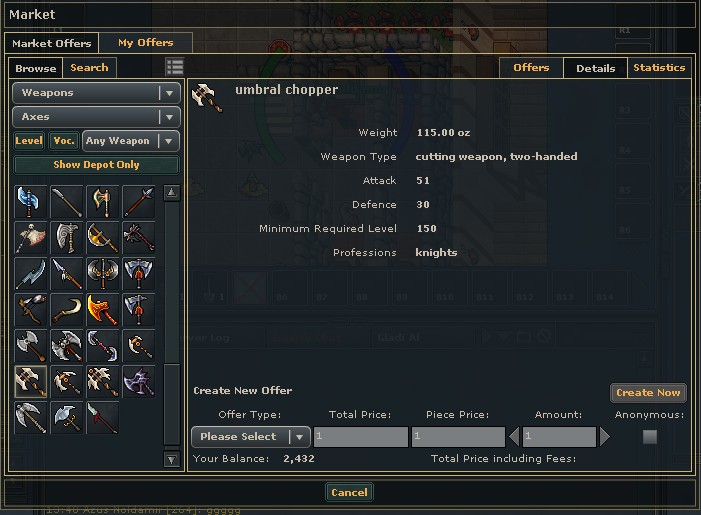The height and width of the screenshot is (515, 701).
Task: Click the Create Now button
Action: 648,393
